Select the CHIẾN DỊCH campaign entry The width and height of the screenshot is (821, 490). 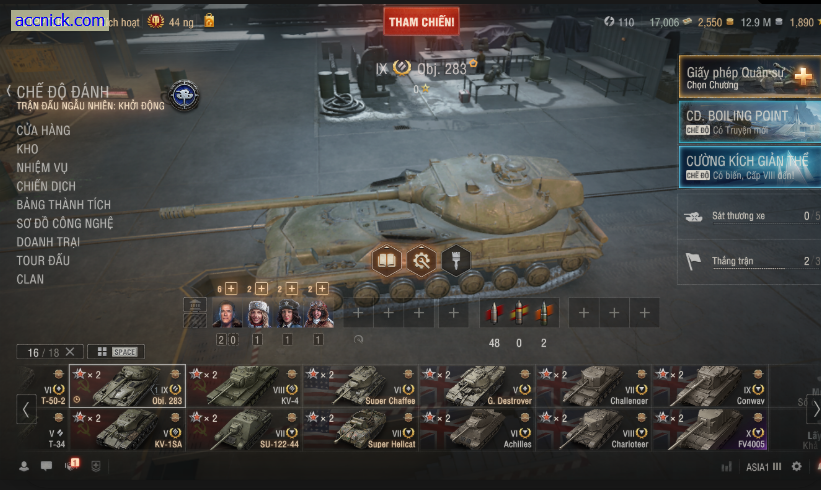click(46, 186)
